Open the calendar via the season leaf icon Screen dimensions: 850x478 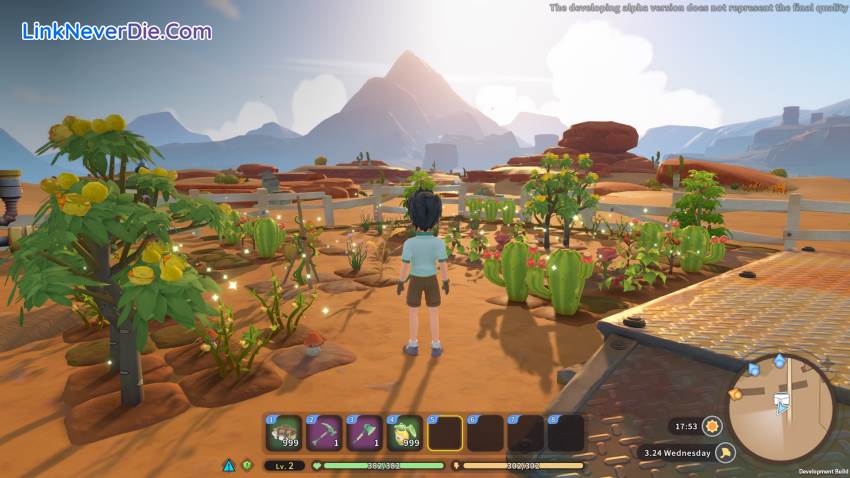click(725, 453)
